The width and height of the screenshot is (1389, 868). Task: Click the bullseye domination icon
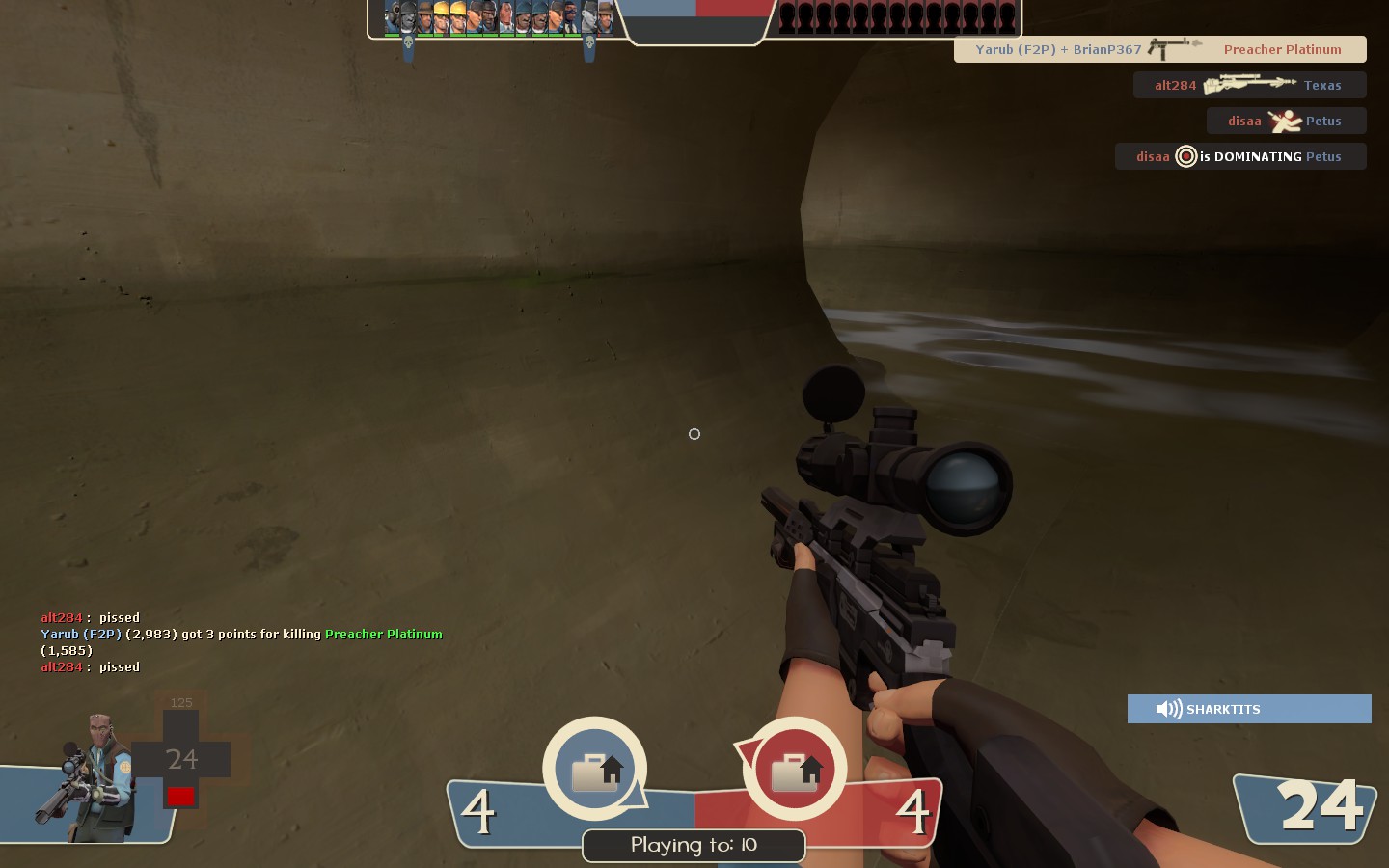(1185, 156)
